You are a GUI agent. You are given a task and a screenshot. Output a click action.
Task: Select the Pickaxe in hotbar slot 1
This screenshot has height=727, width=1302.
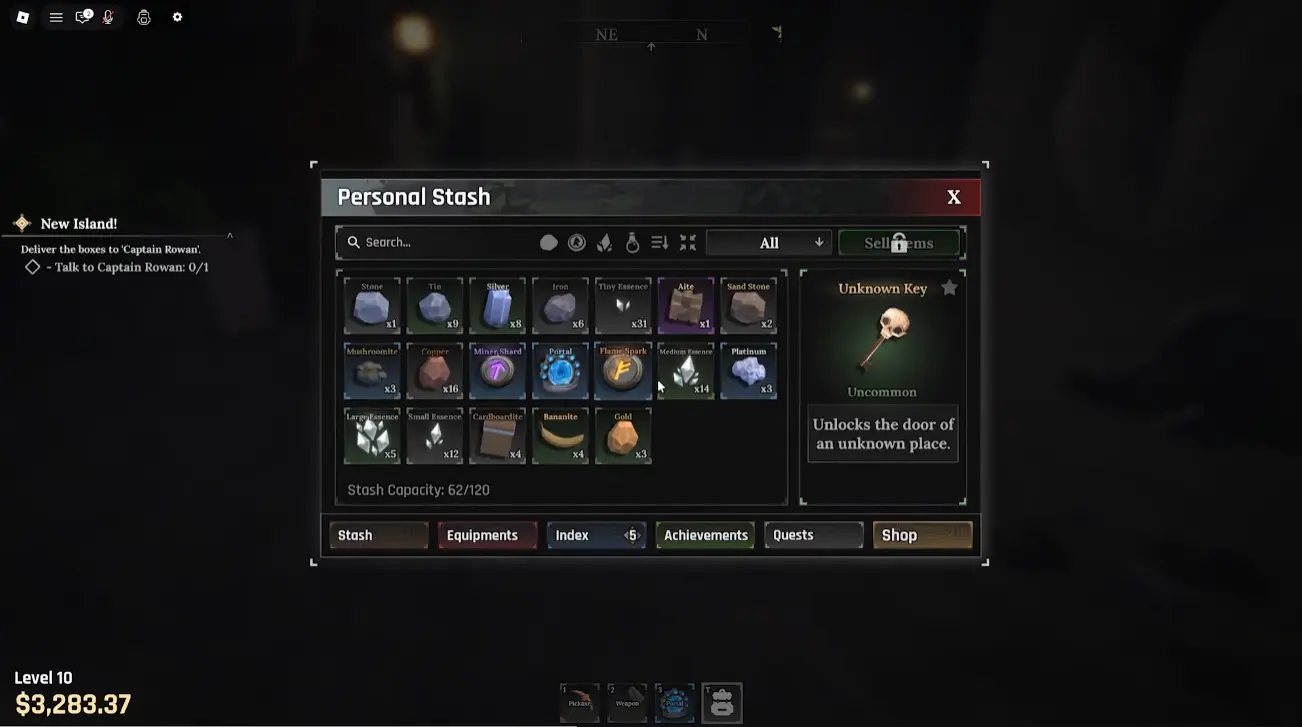point(579,702)
